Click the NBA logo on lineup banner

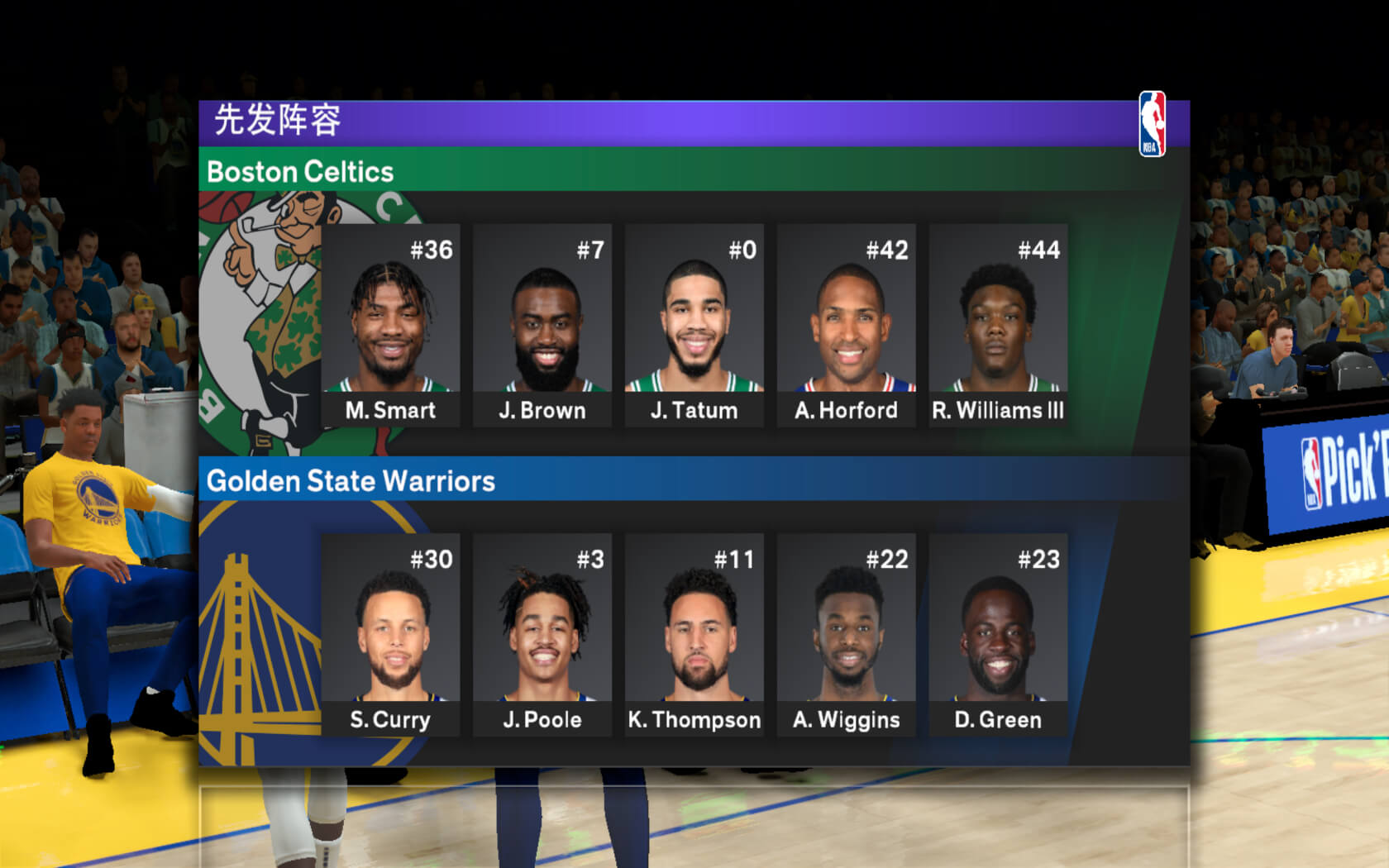[x=1152, y=124]
